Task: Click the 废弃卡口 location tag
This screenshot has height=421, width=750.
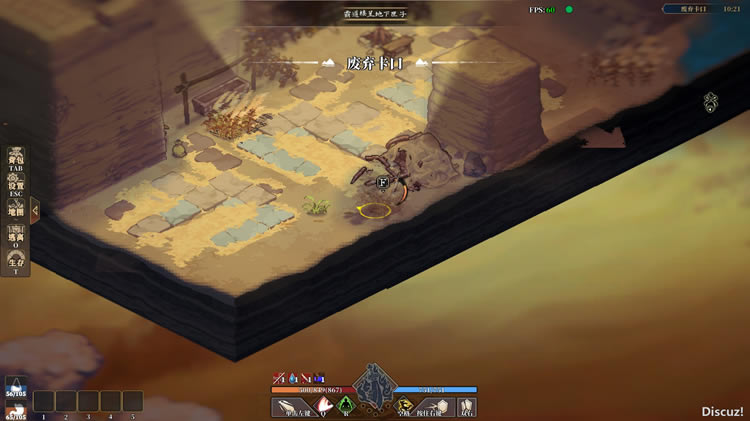Action: (375, 62)
